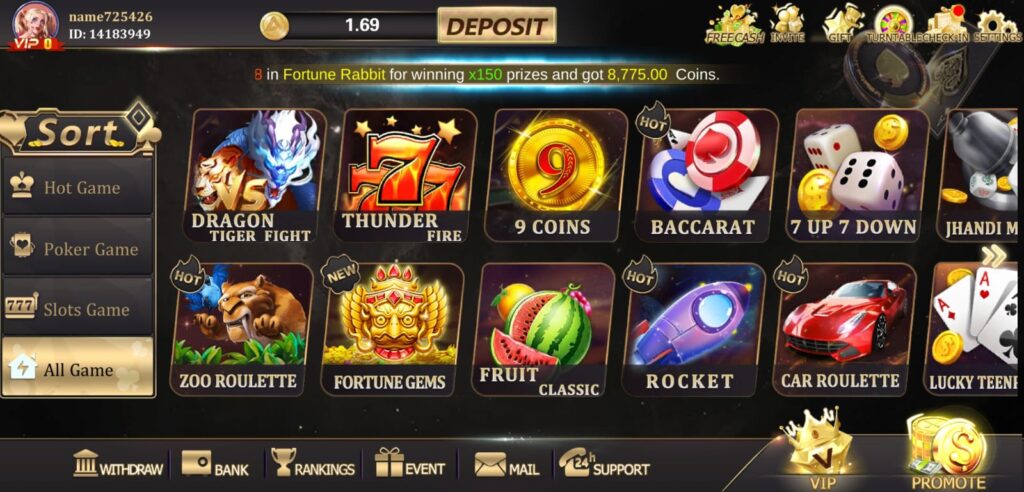Open the Rocket game
1024x492 pixels.
[690, 329]
